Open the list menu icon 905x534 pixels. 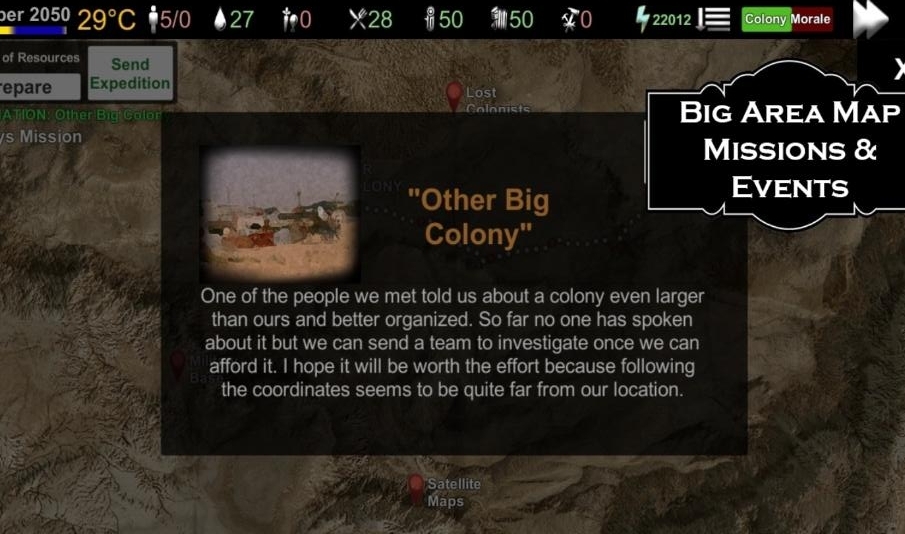pos(713,19)
